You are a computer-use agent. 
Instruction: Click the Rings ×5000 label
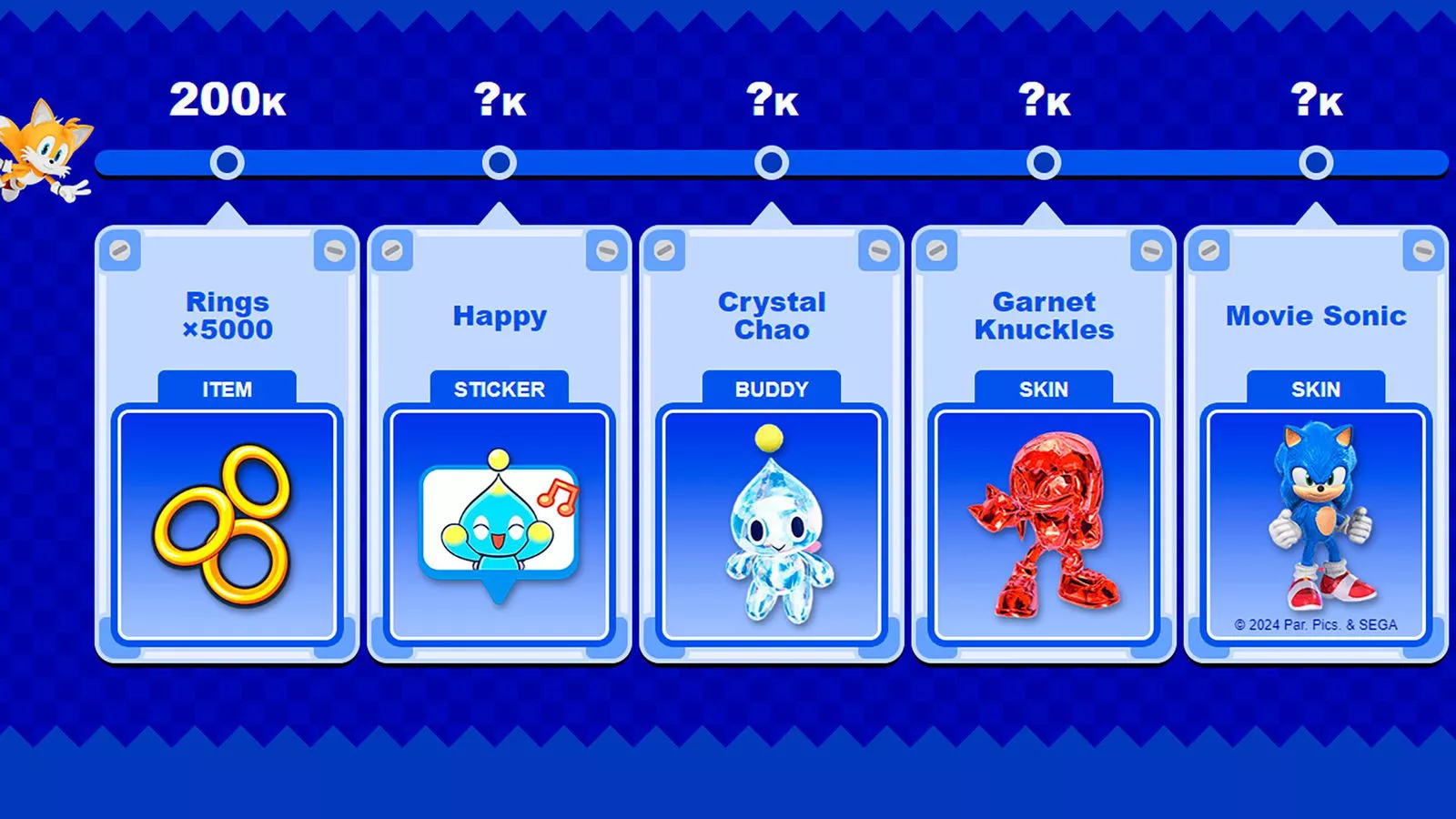[x=227, y=316]
